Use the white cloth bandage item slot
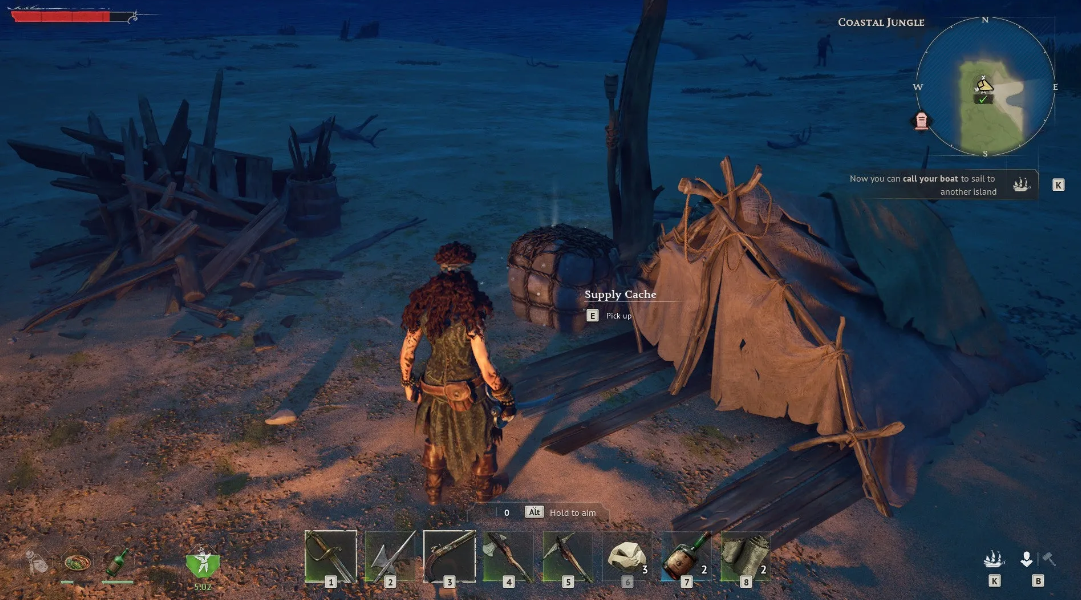The width and height of the screenshot is (1081, 600). click(627, 555)
